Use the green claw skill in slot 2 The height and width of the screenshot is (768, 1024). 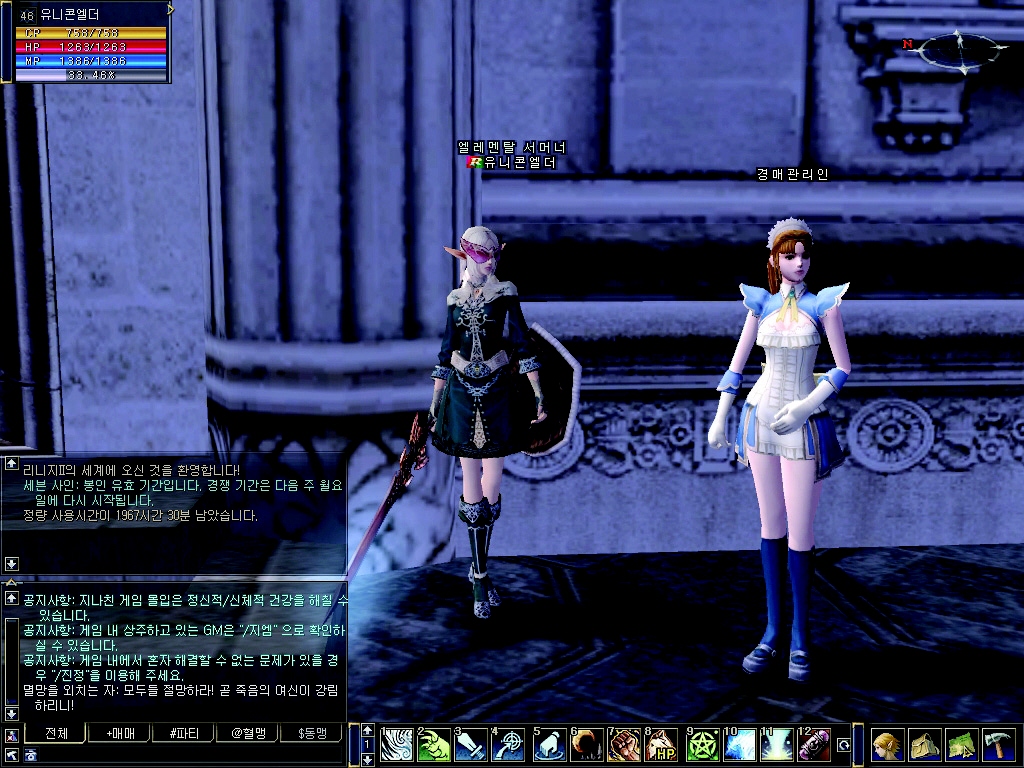434,745
